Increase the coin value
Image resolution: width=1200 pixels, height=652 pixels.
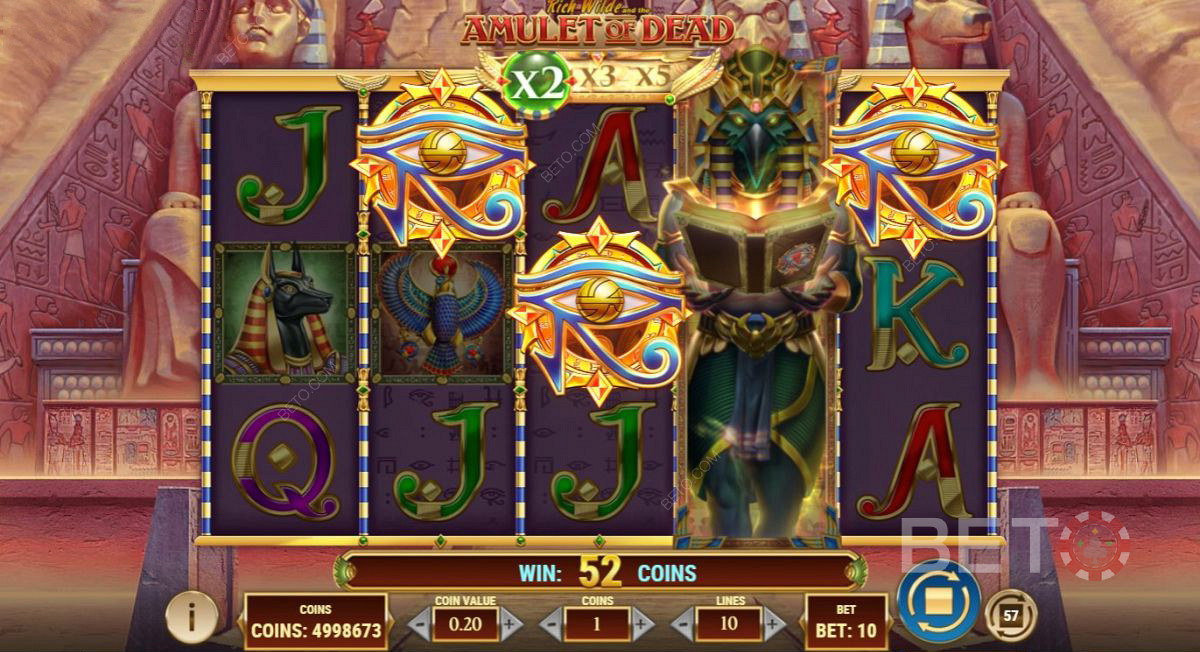click(511, 626)
